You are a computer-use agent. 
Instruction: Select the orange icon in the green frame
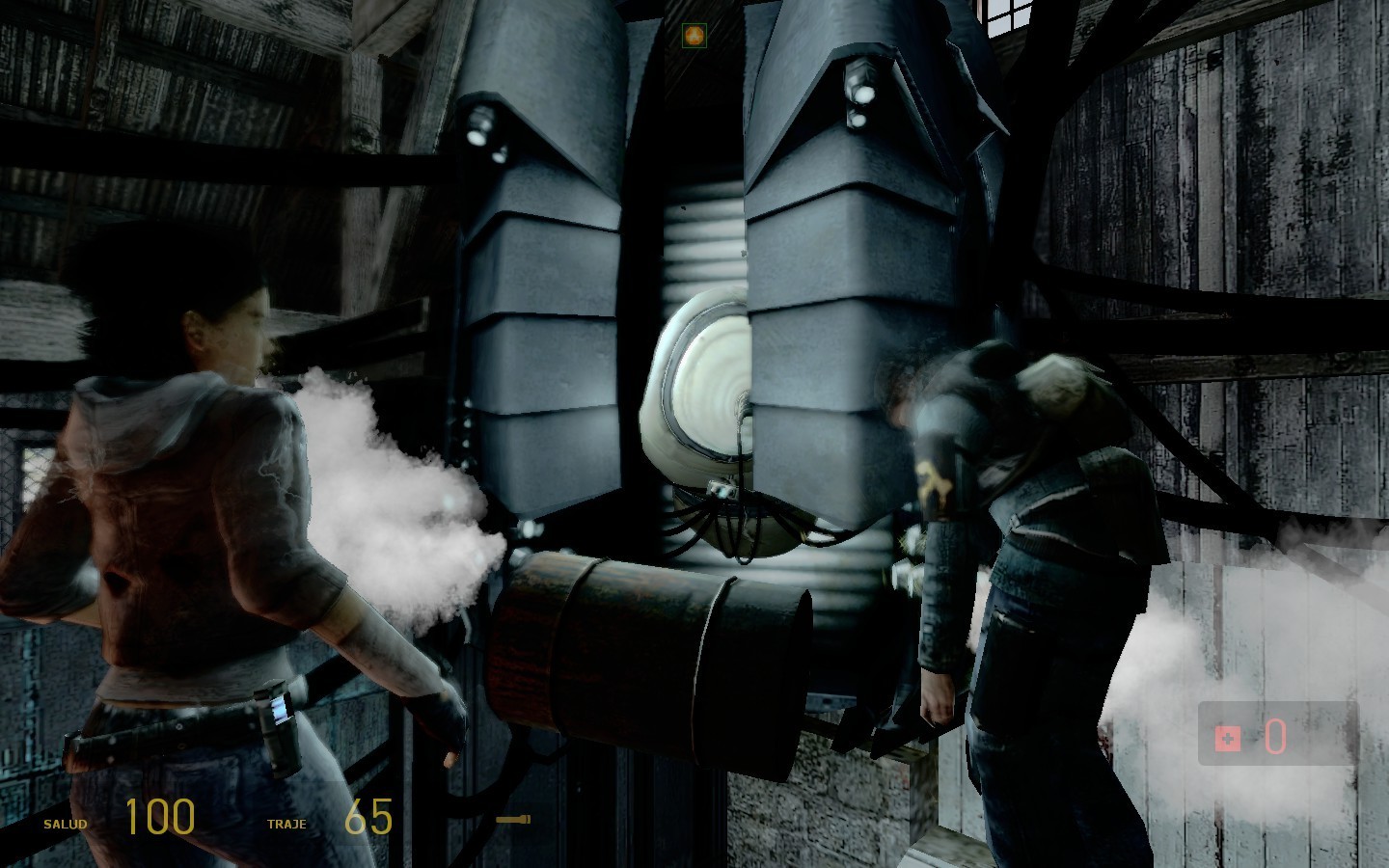pyautogui.click(x=692, y=37)
